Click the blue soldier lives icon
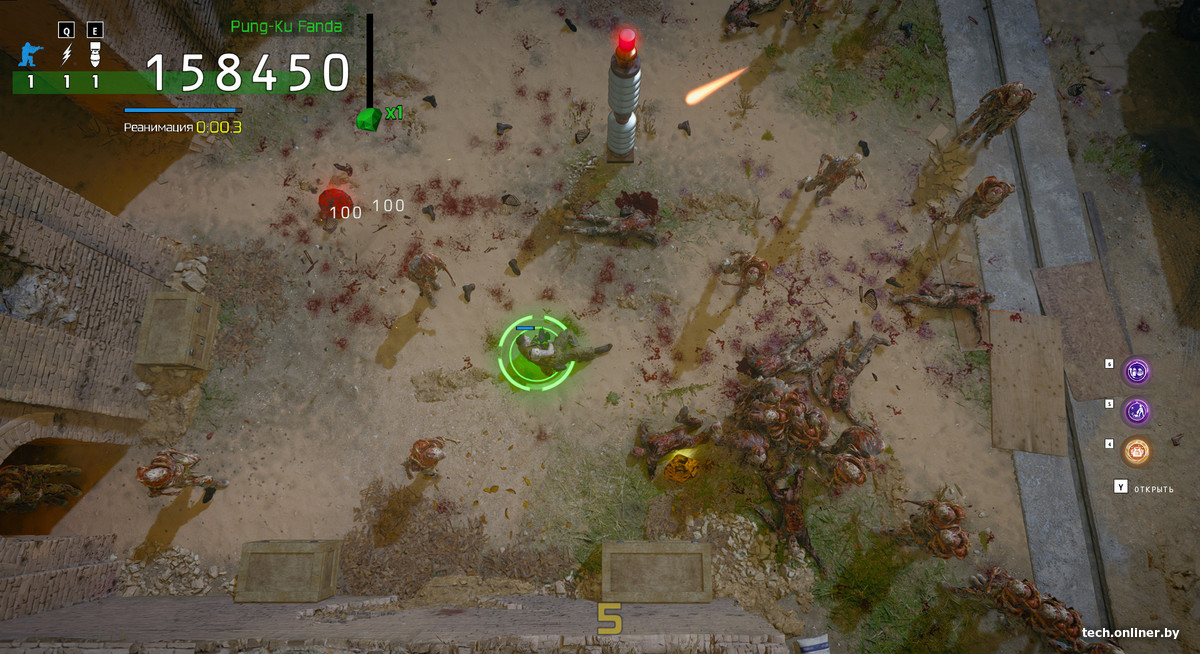Viewport: 1200px width, 654px height. click(x=31, y=54)
